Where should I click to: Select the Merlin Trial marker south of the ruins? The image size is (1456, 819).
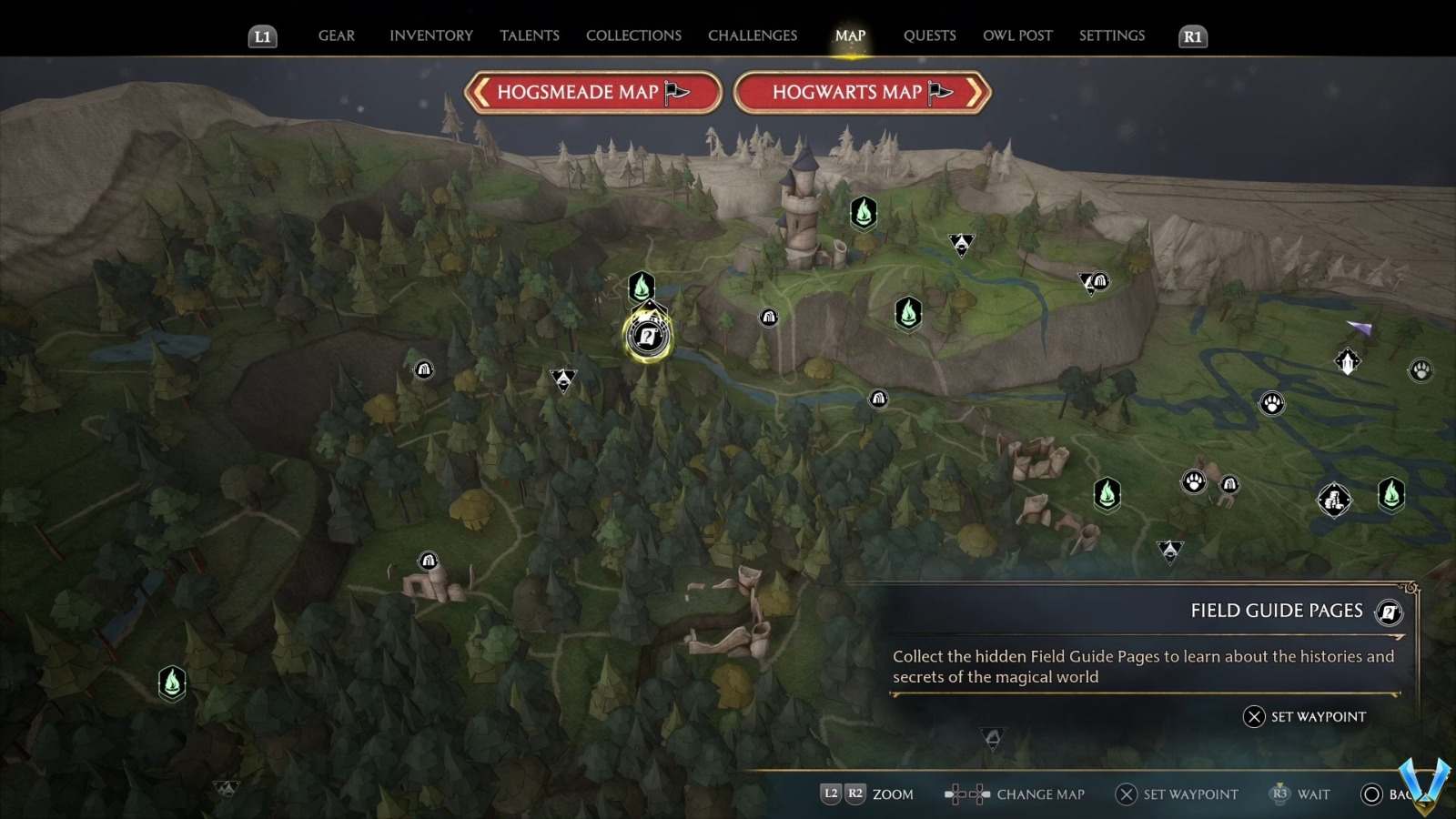pyautogui.click(x=1170, y=551)
